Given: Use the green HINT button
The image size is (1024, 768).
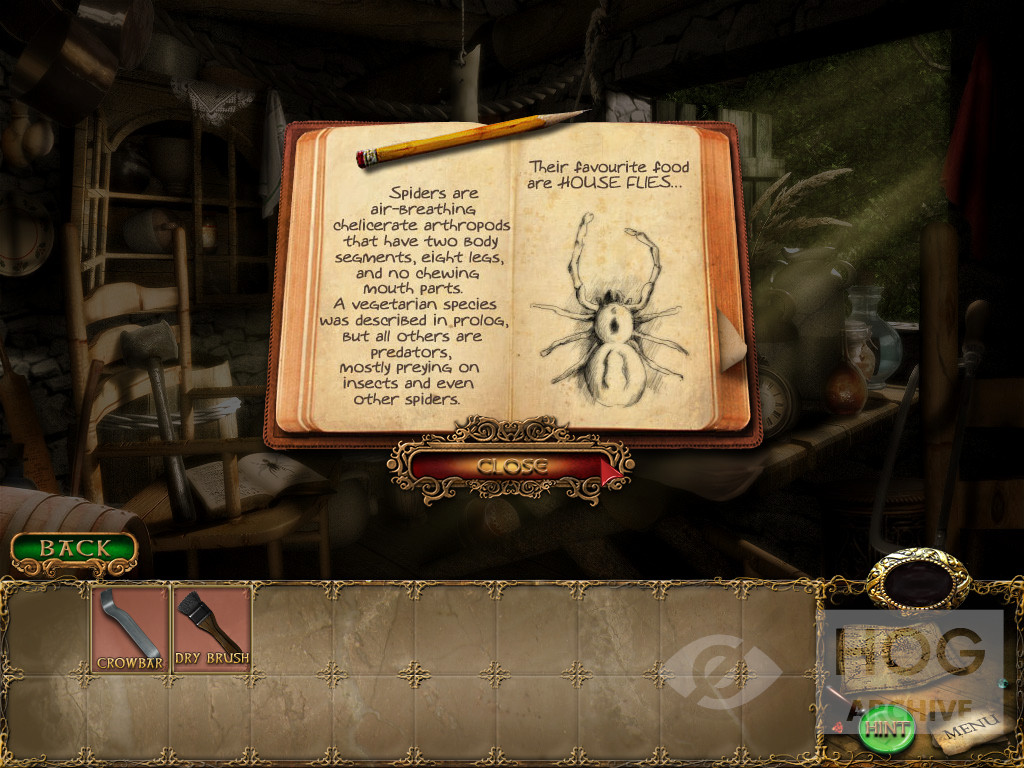Looking at the screenshot, I should pos(886,729).
